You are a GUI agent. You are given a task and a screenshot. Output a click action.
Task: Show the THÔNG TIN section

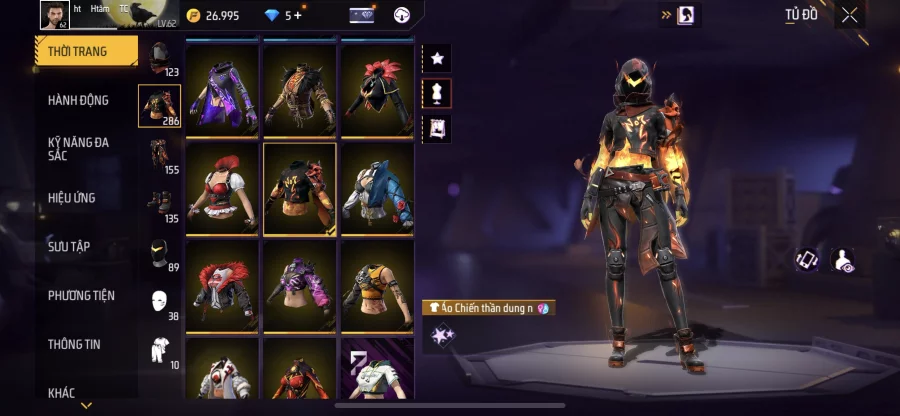[x=72, y=344]
